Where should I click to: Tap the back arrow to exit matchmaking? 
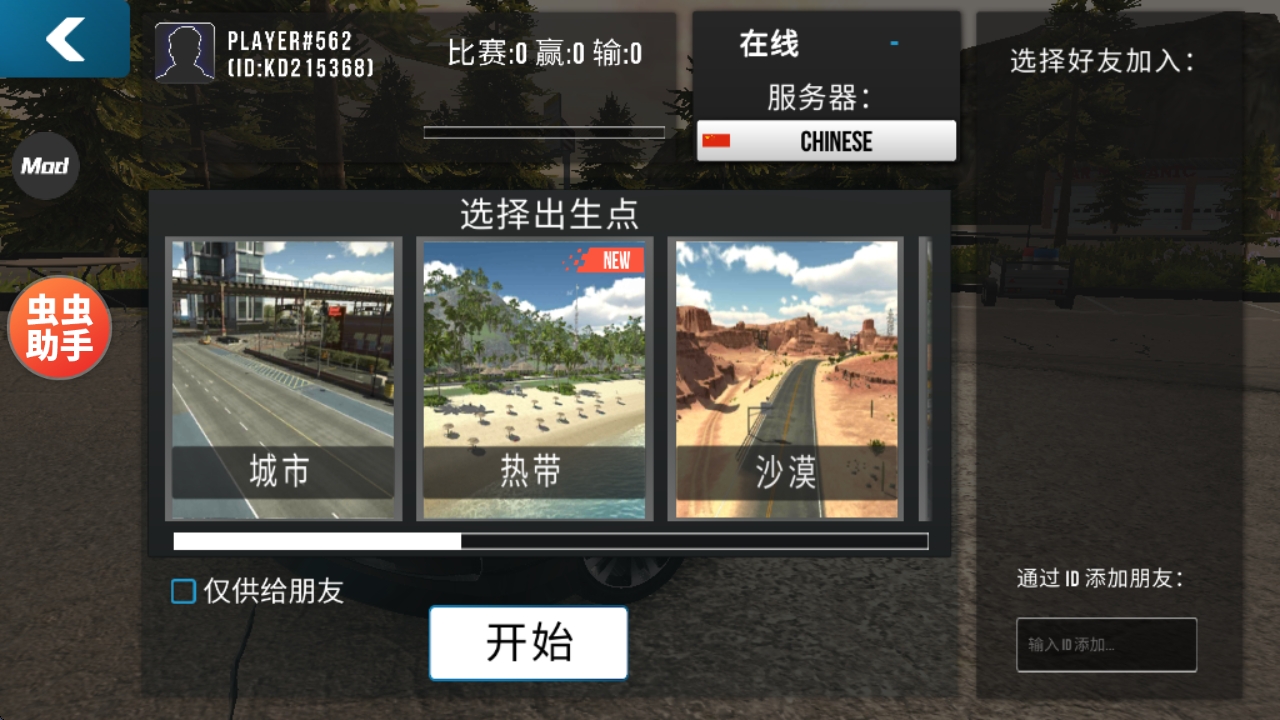(63, 40)
